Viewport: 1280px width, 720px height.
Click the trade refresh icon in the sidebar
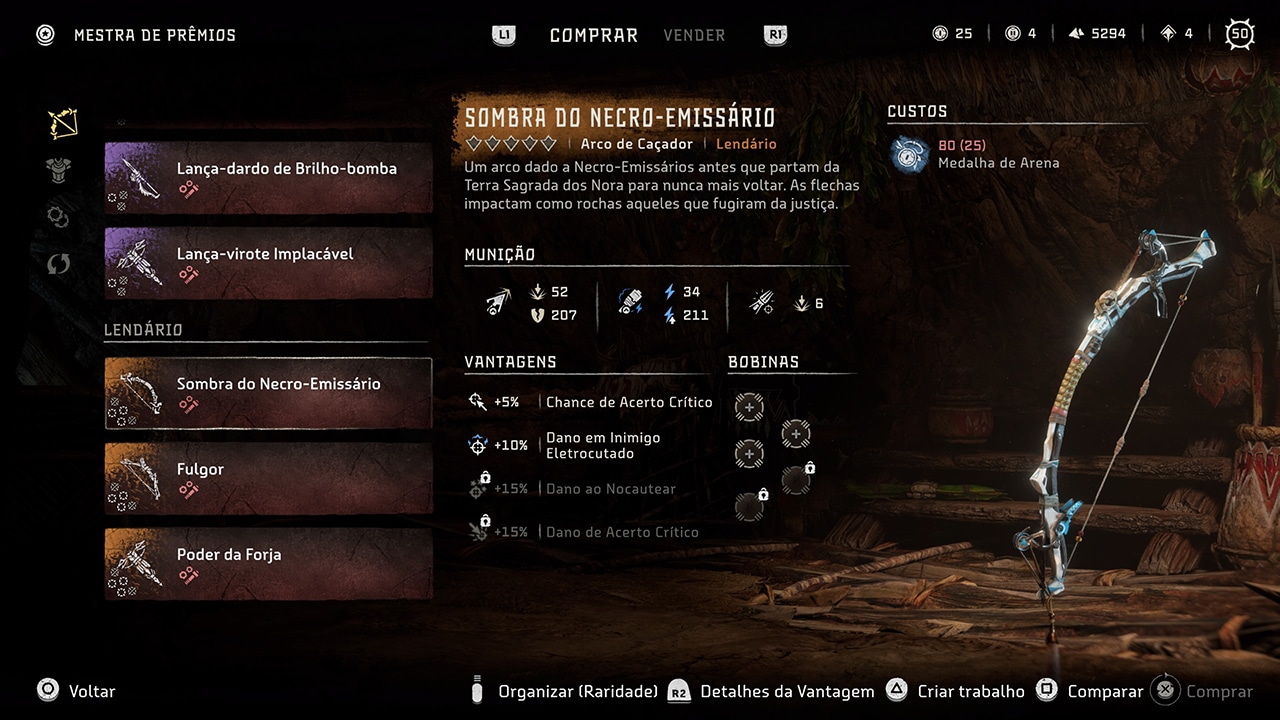pyautogui.click(x=57, y=264)
